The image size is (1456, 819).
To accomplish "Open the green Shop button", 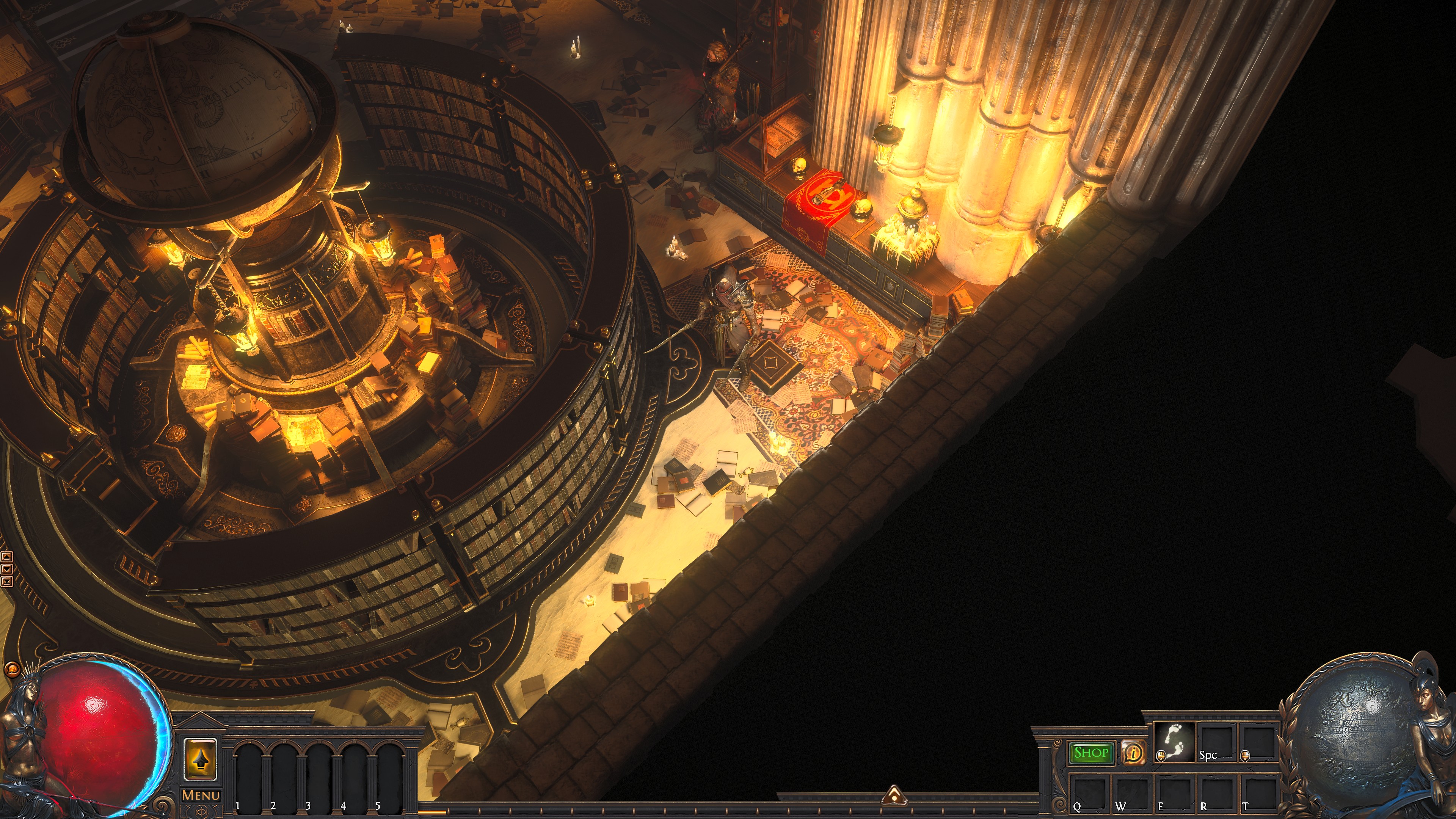I will click(1091, 753).
